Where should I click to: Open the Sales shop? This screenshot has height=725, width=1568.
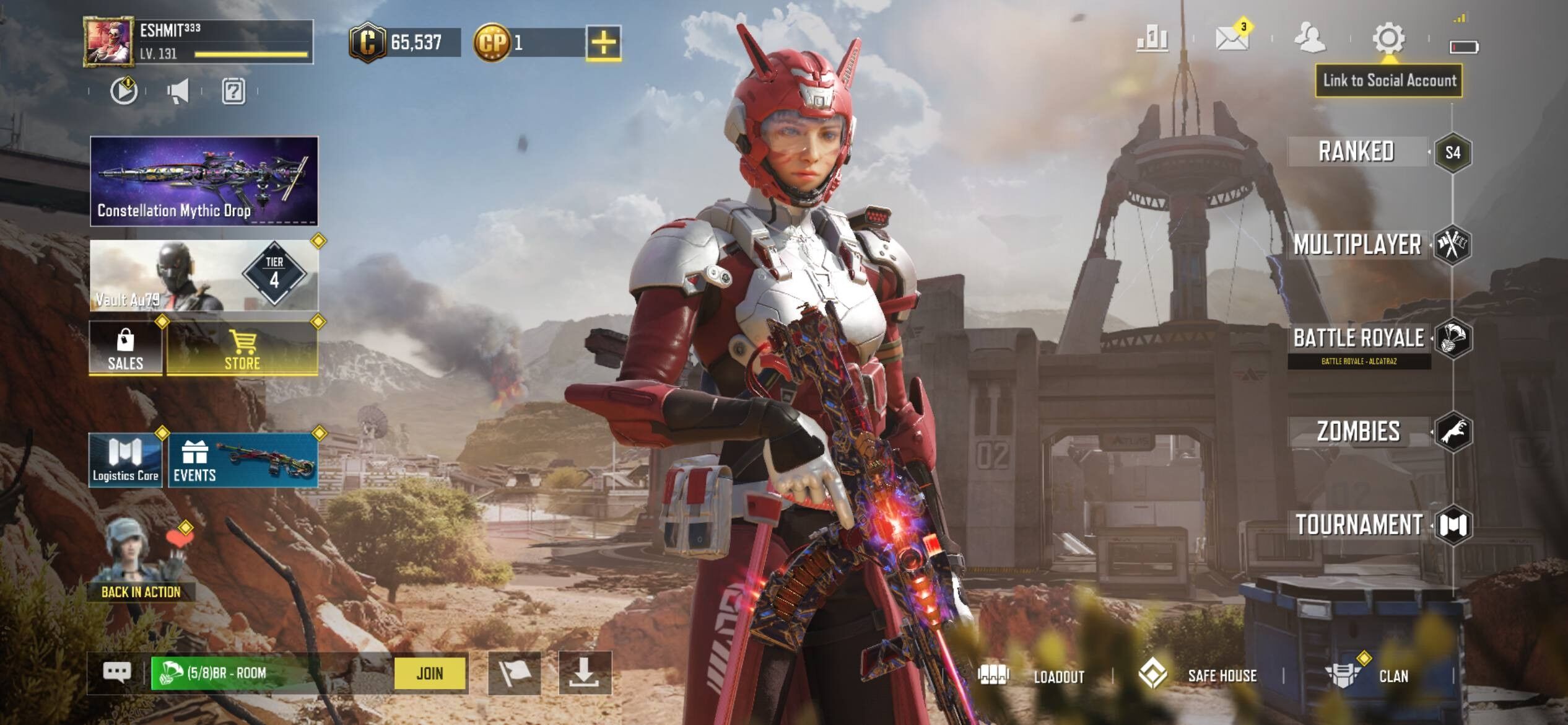pos(125,348)
